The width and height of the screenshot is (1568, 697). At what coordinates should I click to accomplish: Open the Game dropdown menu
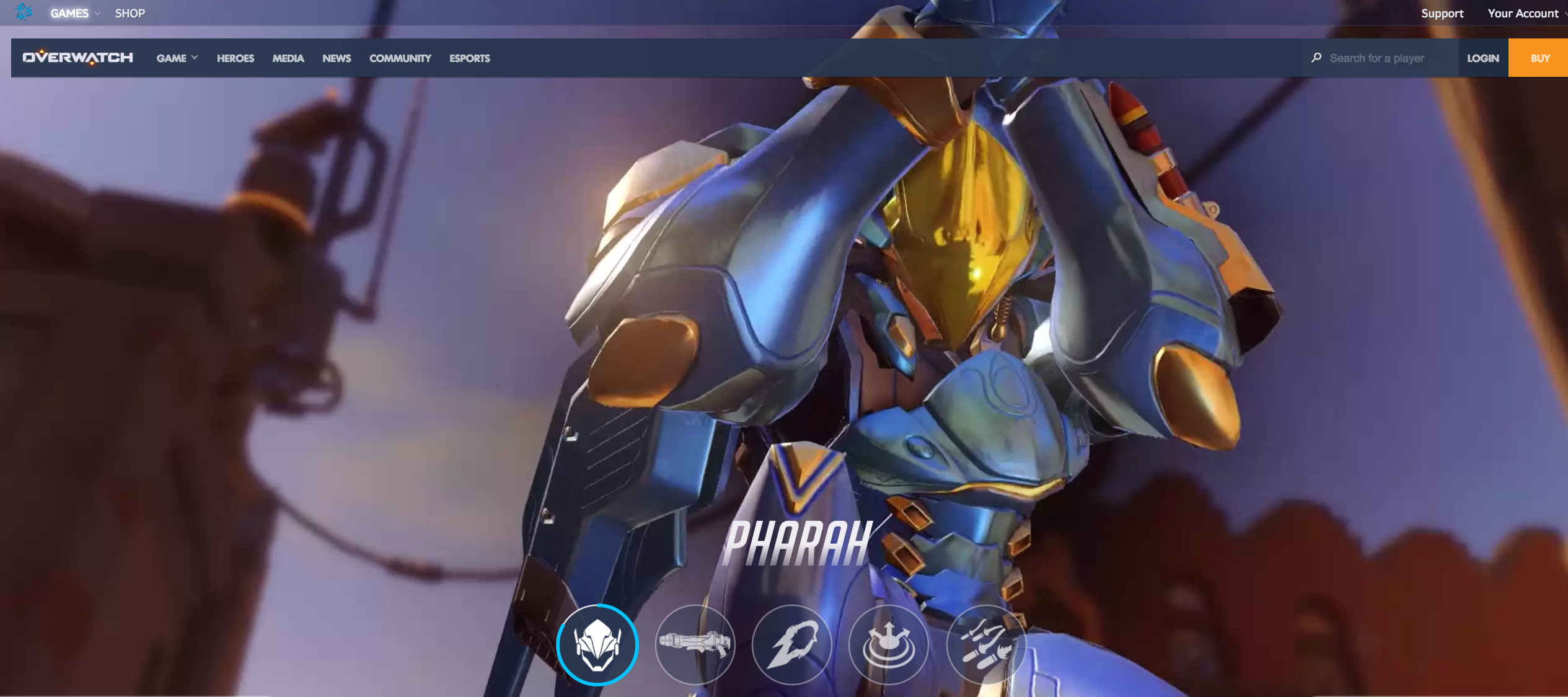[177, 58]
